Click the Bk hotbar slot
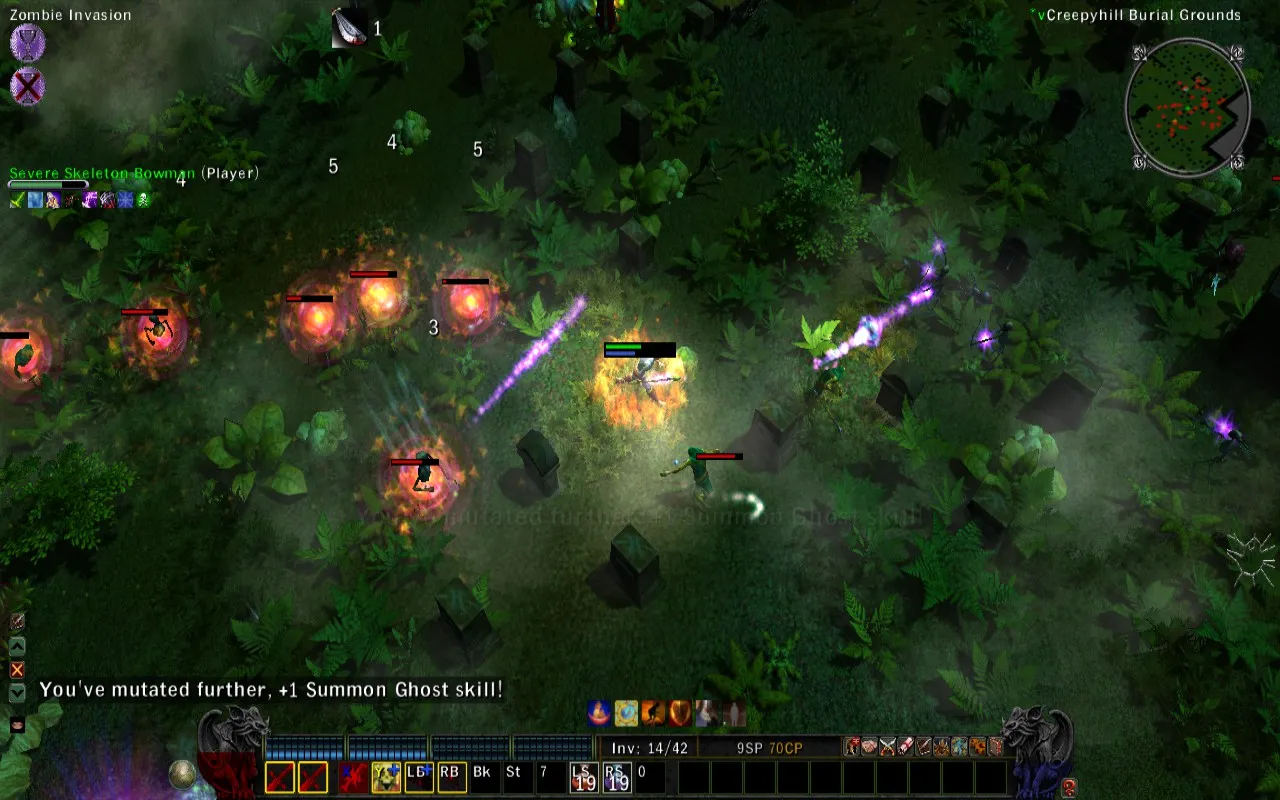 pos(482,776)
